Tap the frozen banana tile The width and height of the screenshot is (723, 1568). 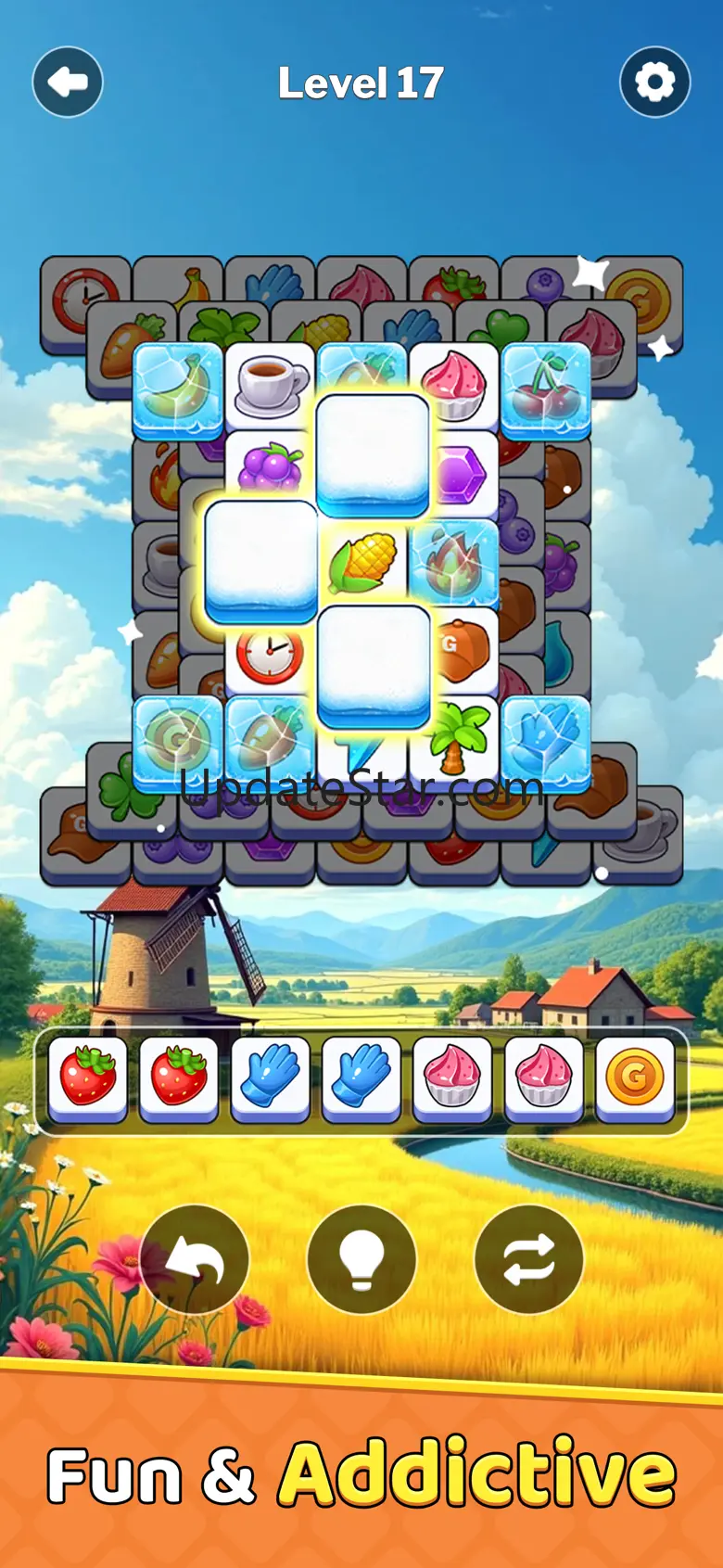(178, 388)
